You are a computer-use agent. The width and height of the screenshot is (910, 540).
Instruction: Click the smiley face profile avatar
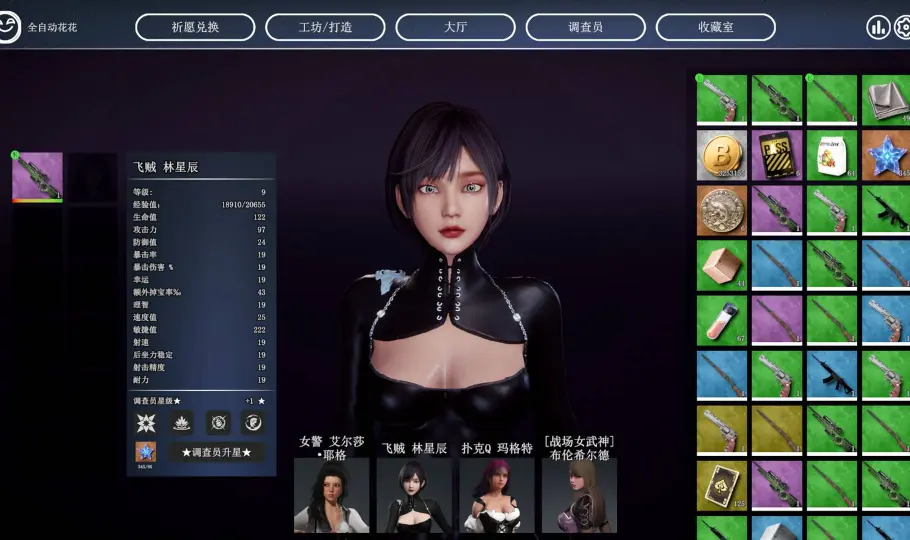(11, 27)
